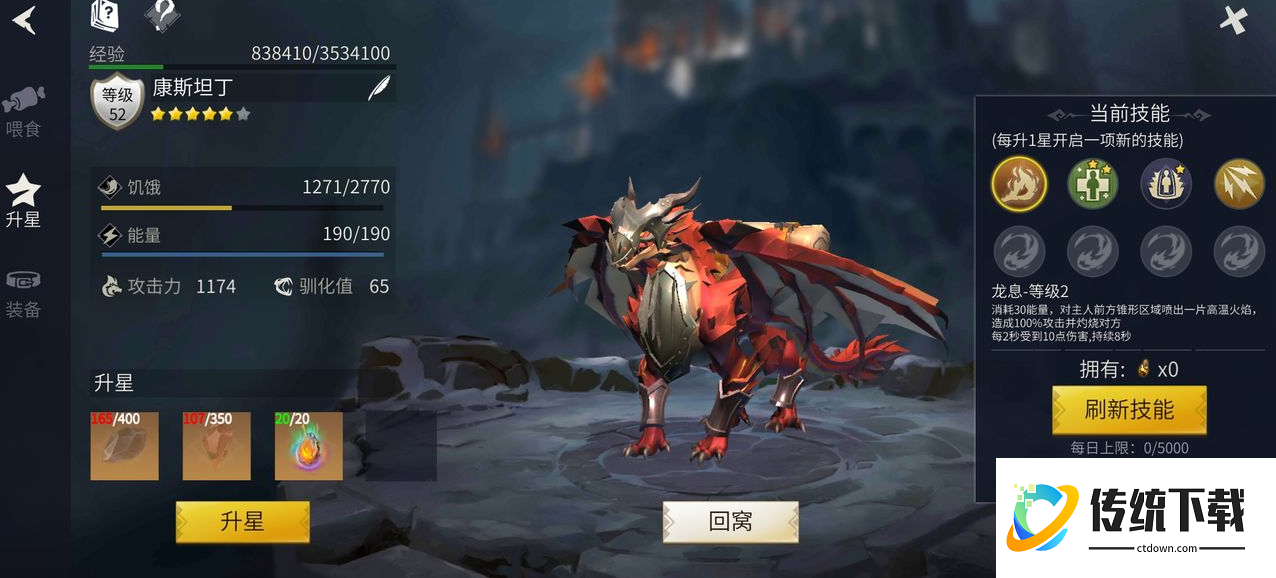Select the 20/20 flame orb material slot
The height and width of the screenshot is (578, 1276).
click(309, 445)
